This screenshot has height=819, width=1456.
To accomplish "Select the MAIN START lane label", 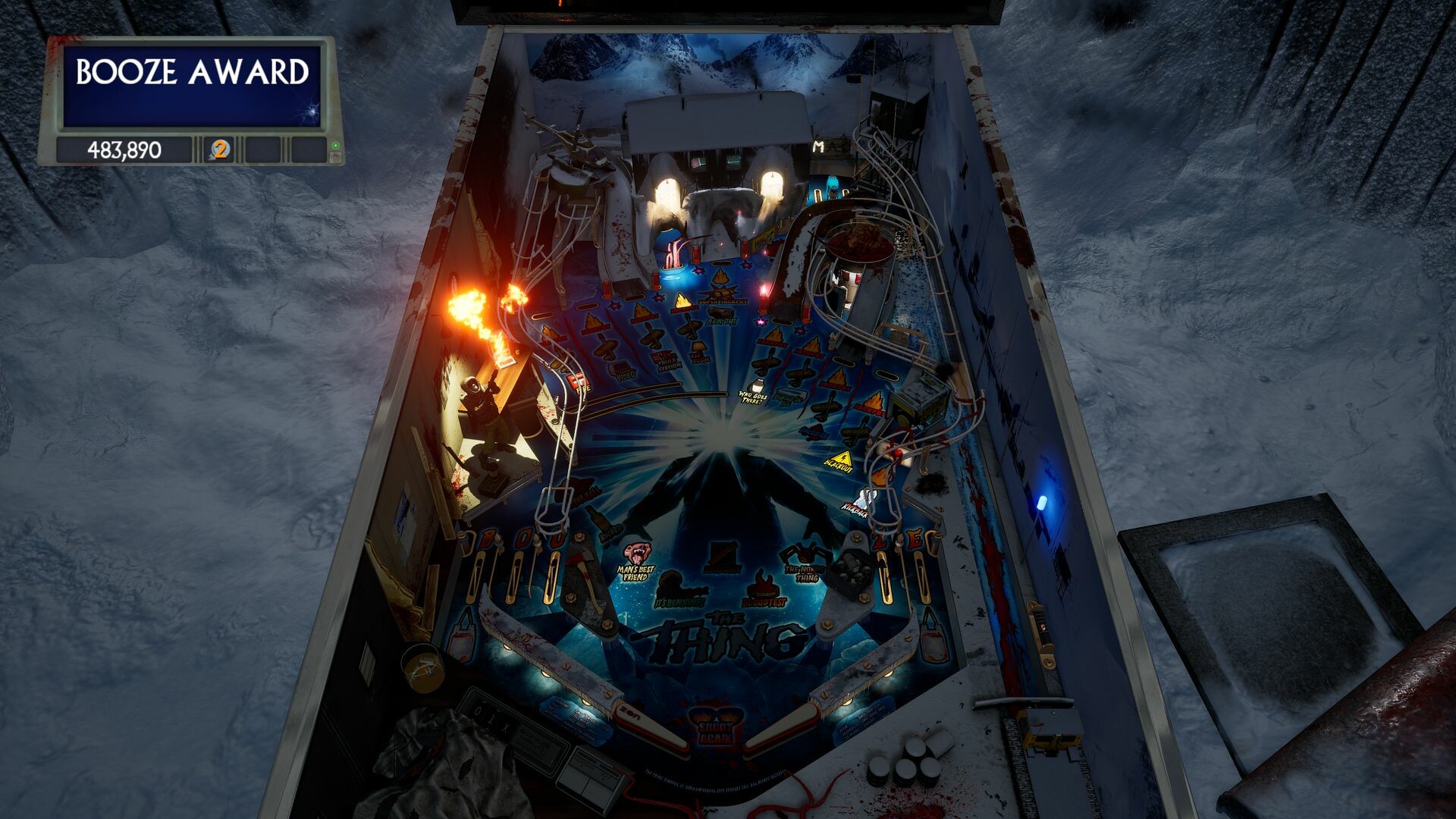I will [x=720, y=321].
